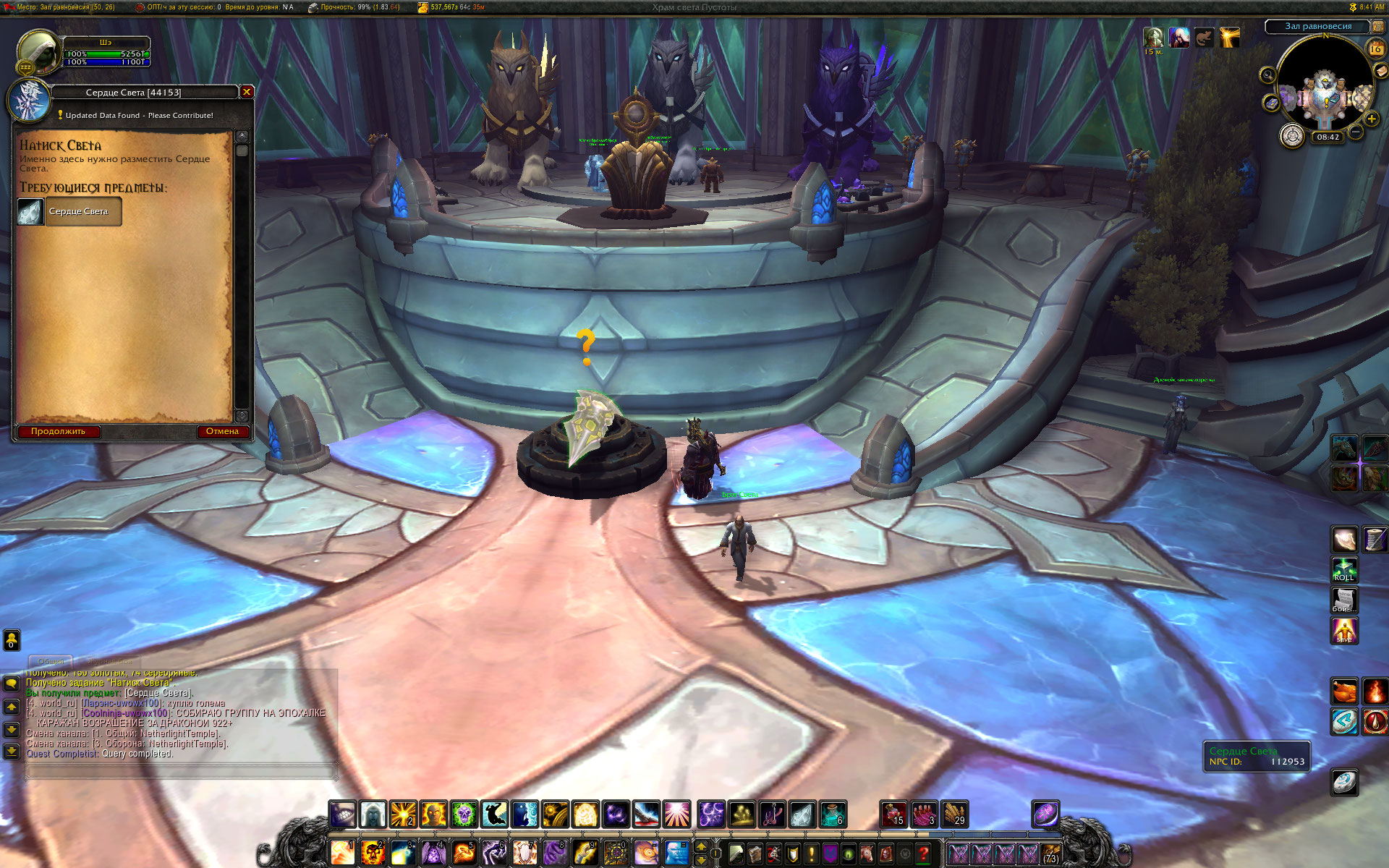Click the minimap zoom-out minus button
The width and height of the screenshot is (1389, 868).
click(x=1356, y=132)
